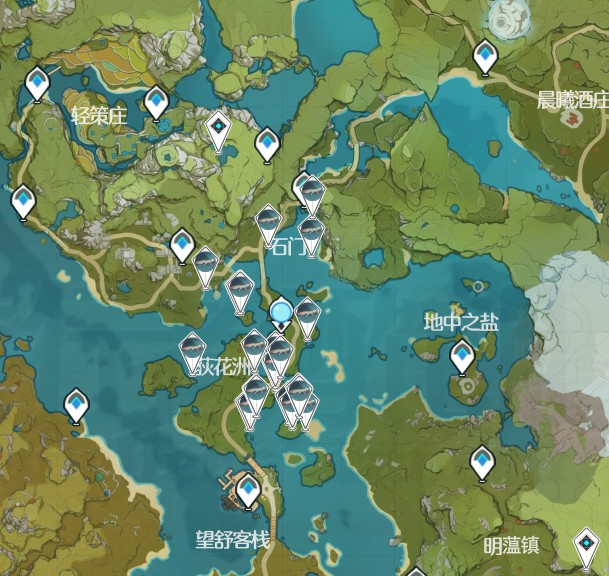Click the blue round pin marker
Image resolution: width=609 pixels, height=576 pixels.
tap(282, 314)
